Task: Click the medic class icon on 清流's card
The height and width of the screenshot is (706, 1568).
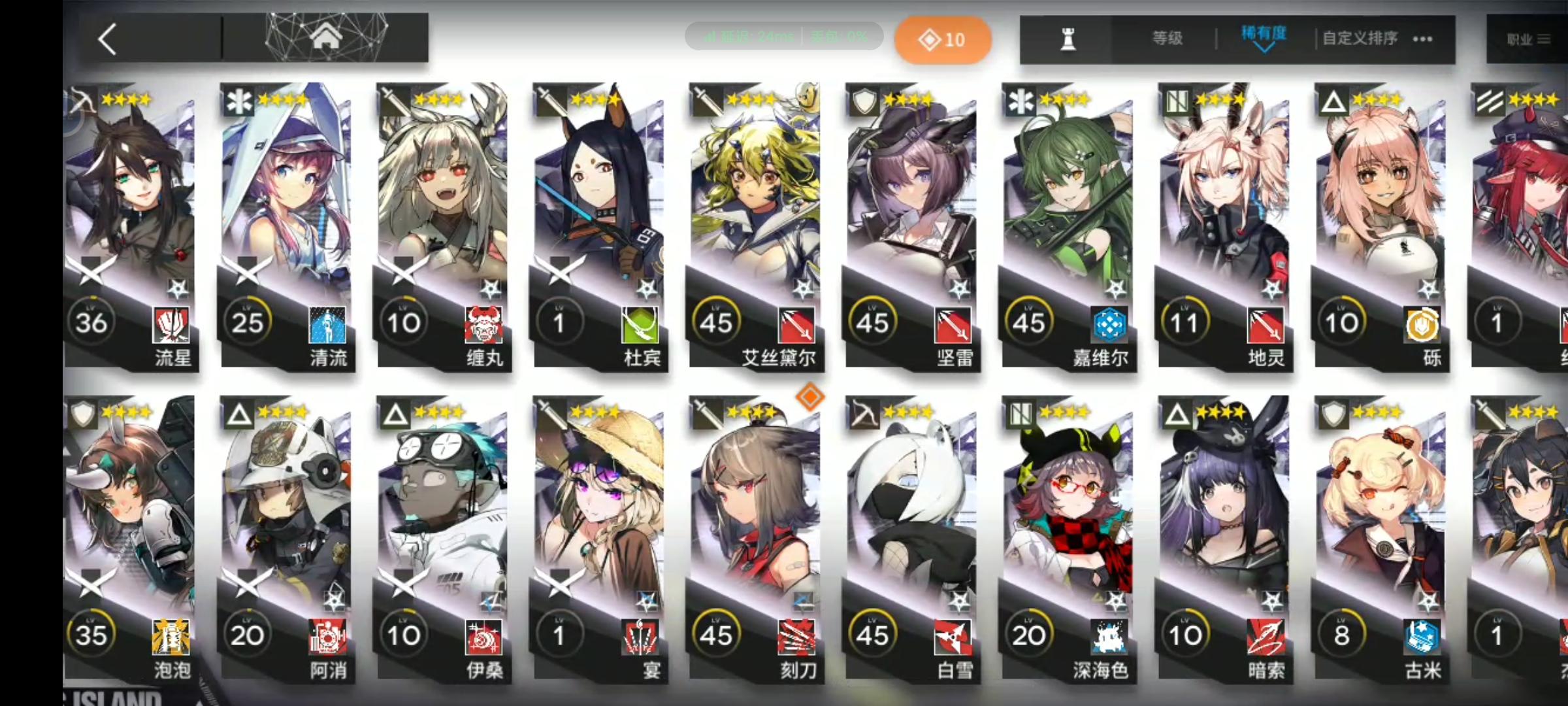Action: pos(239,101)
